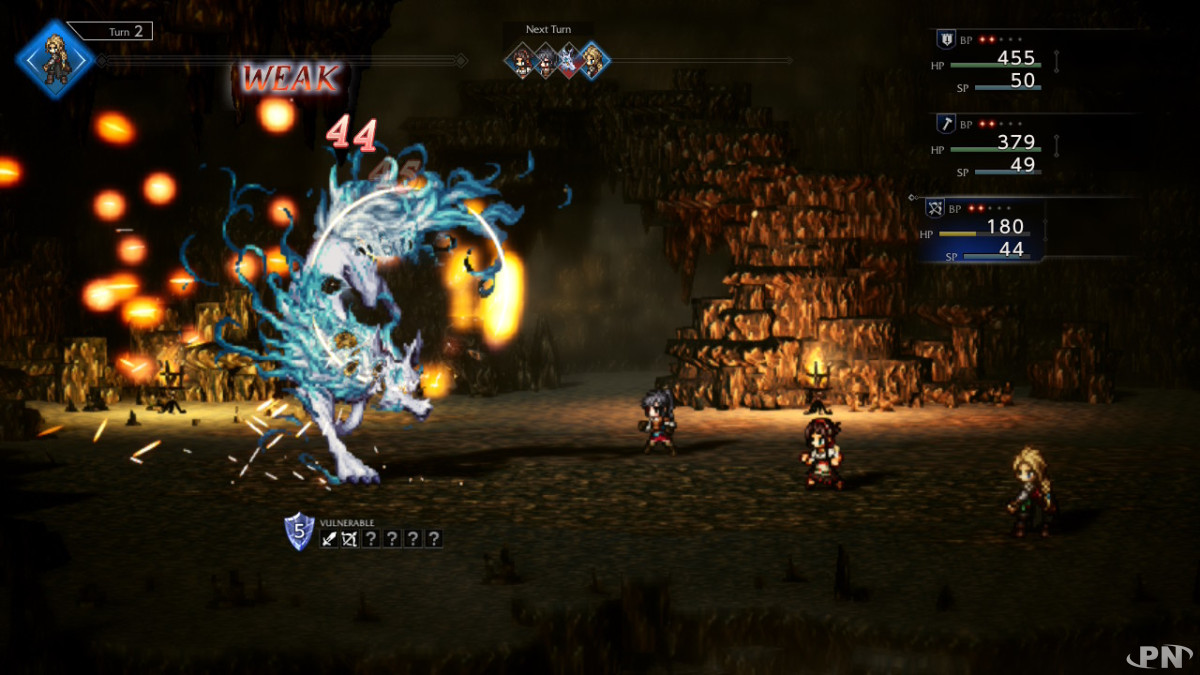Select the bow weakness icon
Viewport: 1200px width, 675px height.
point(349,539)
